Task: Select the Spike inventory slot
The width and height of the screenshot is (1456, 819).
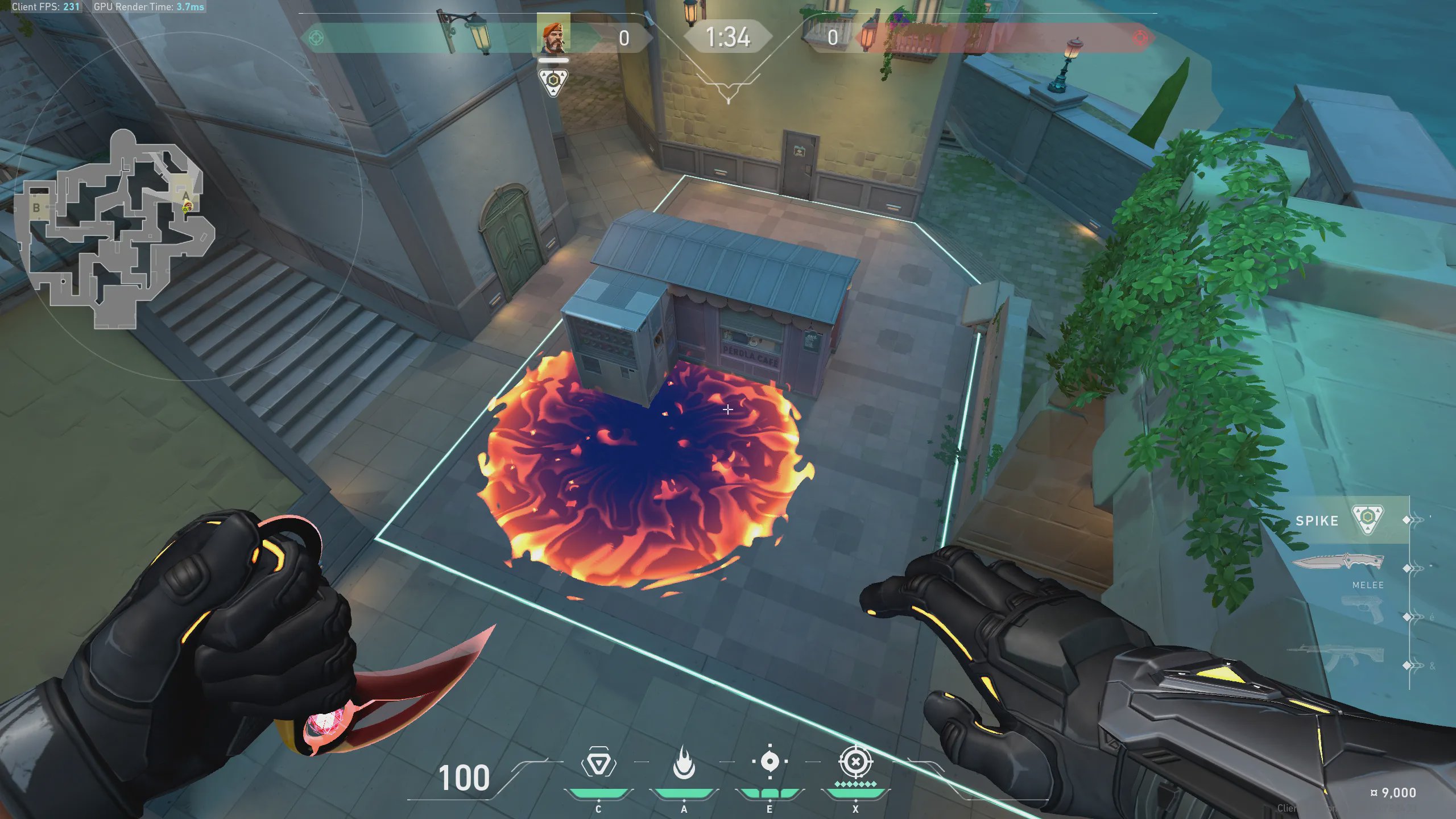Action: [x=1342, y=520]
